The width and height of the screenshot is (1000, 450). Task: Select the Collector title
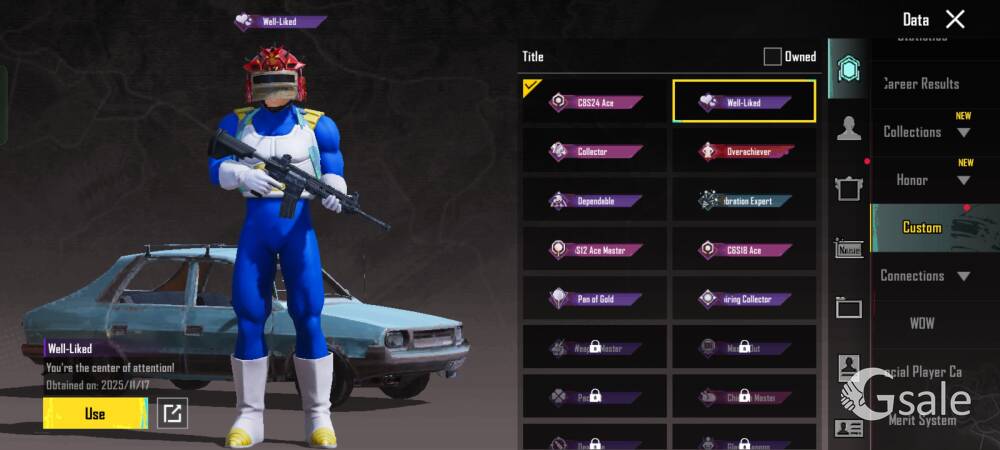click(x=595, y=152)
